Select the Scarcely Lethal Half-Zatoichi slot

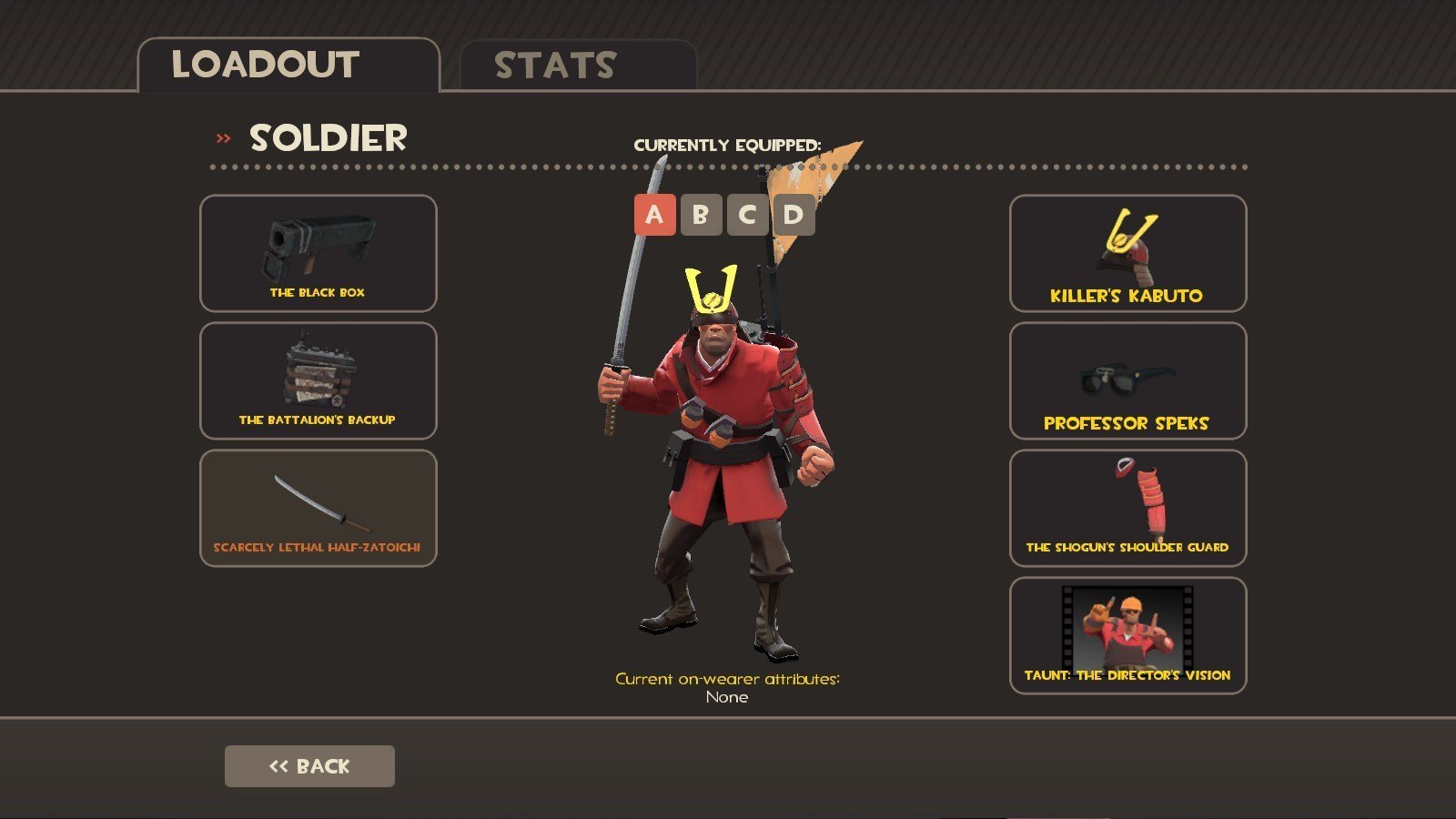(x=318, y=508)
